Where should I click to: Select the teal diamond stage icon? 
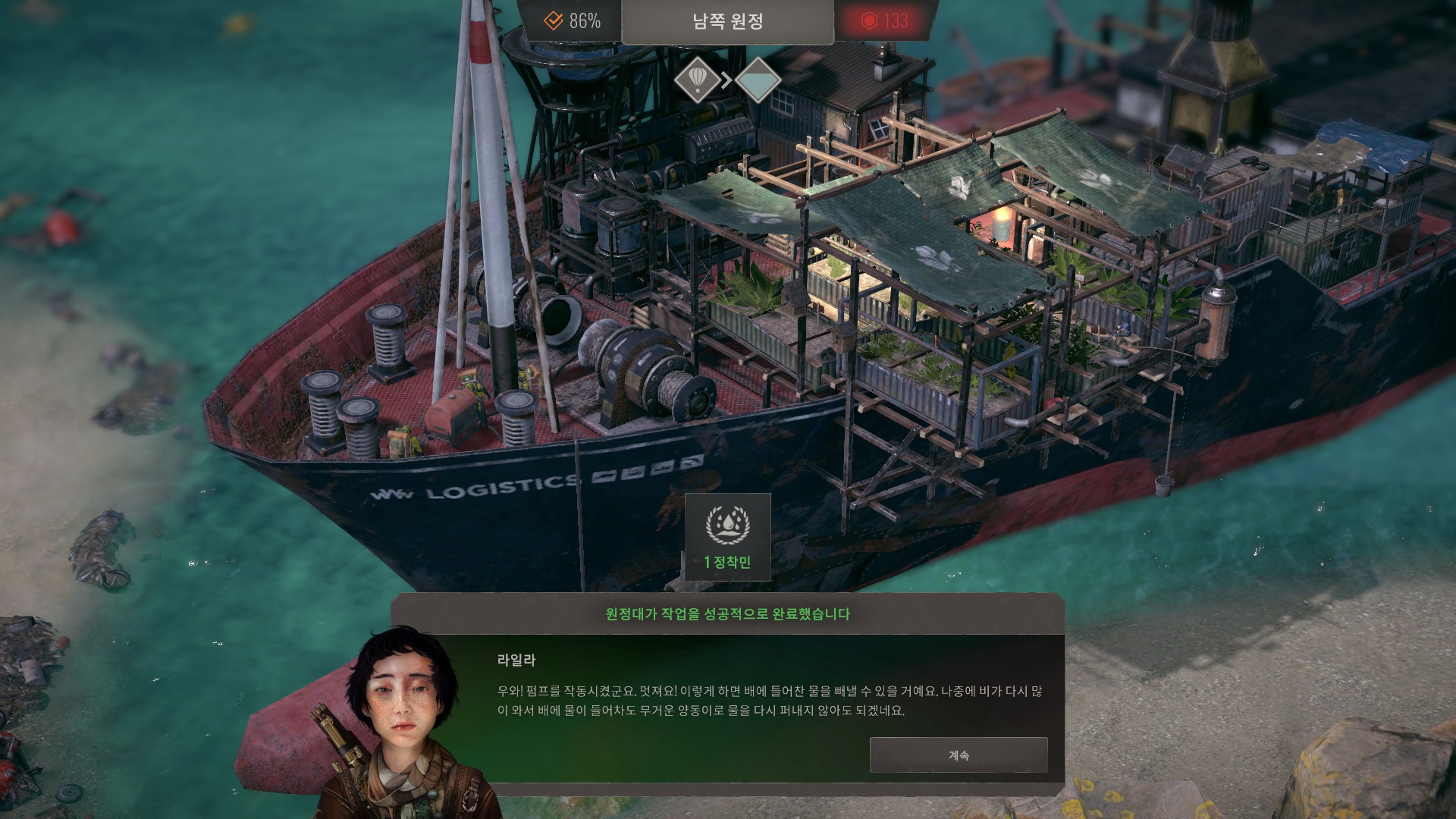pyautogui.click(x=758, y=80)
